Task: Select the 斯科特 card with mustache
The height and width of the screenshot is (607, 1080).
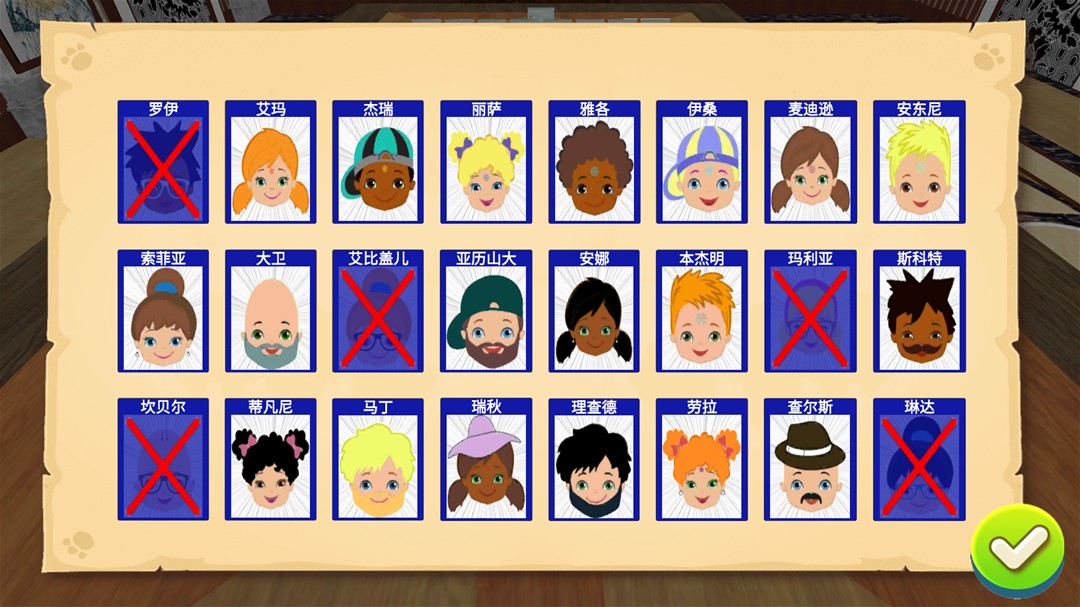Action: 919,311
